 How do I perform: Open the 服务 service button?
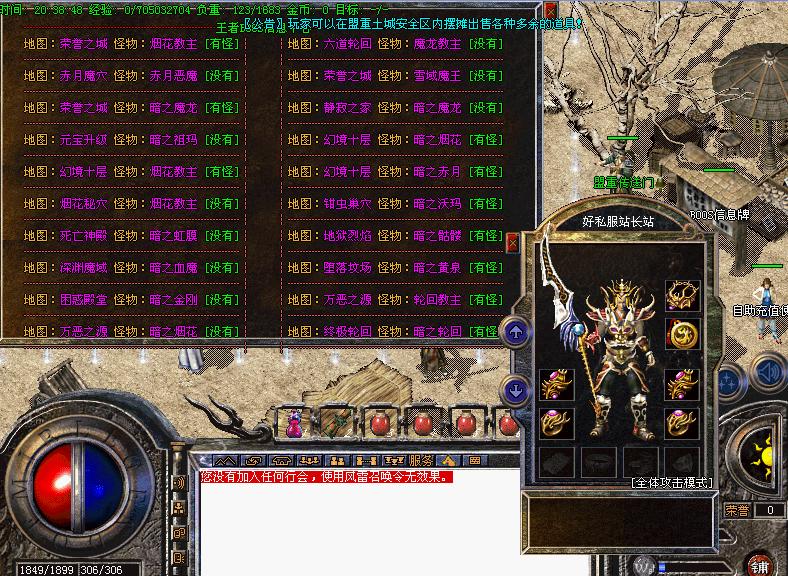coord(421,460)
